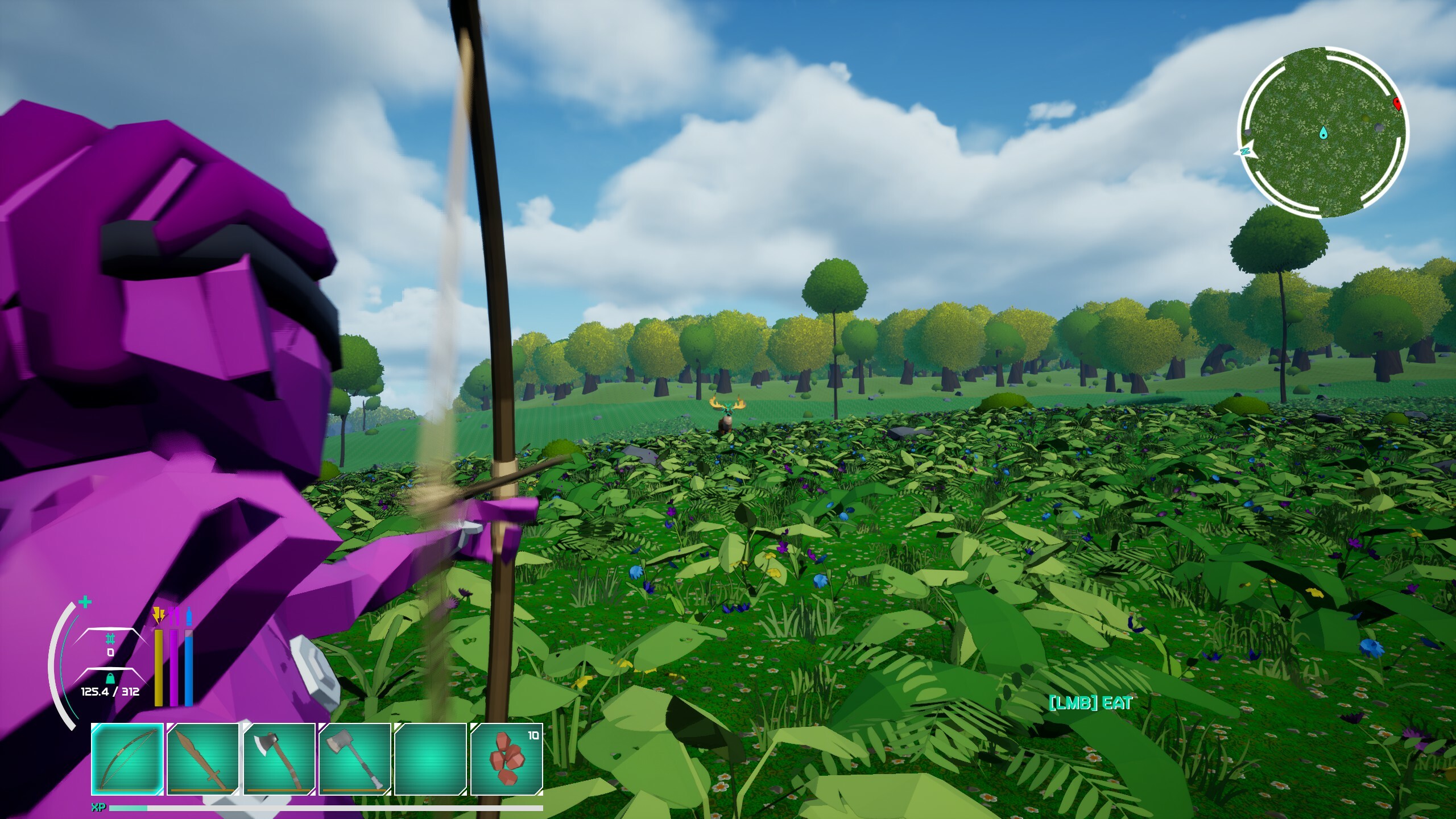
Task: Select the bow in the first hotbar slot
Action: pos(126,761)
